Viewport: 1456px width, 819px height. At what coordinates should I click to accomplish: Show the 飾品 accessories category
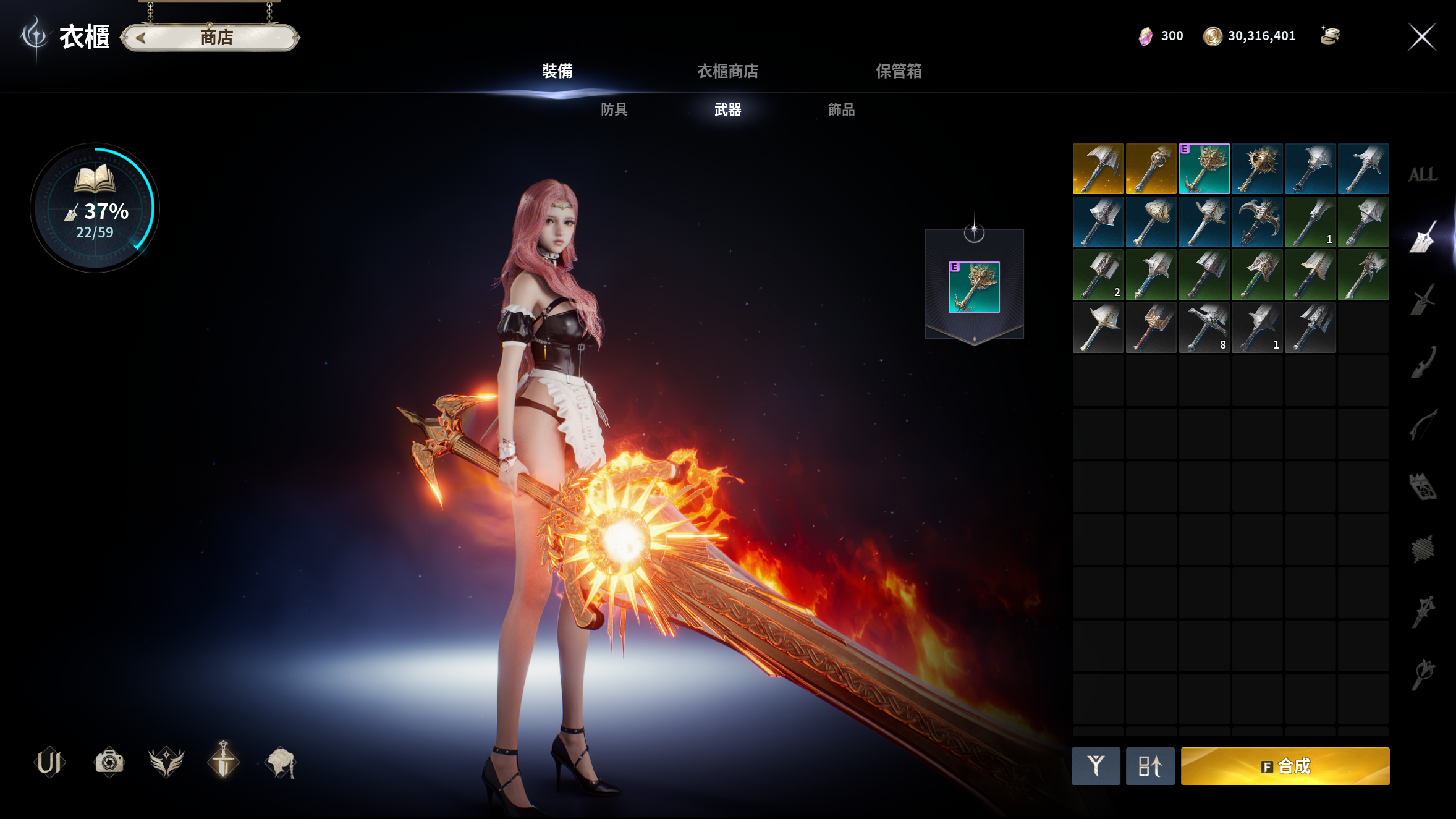[841, 110]
